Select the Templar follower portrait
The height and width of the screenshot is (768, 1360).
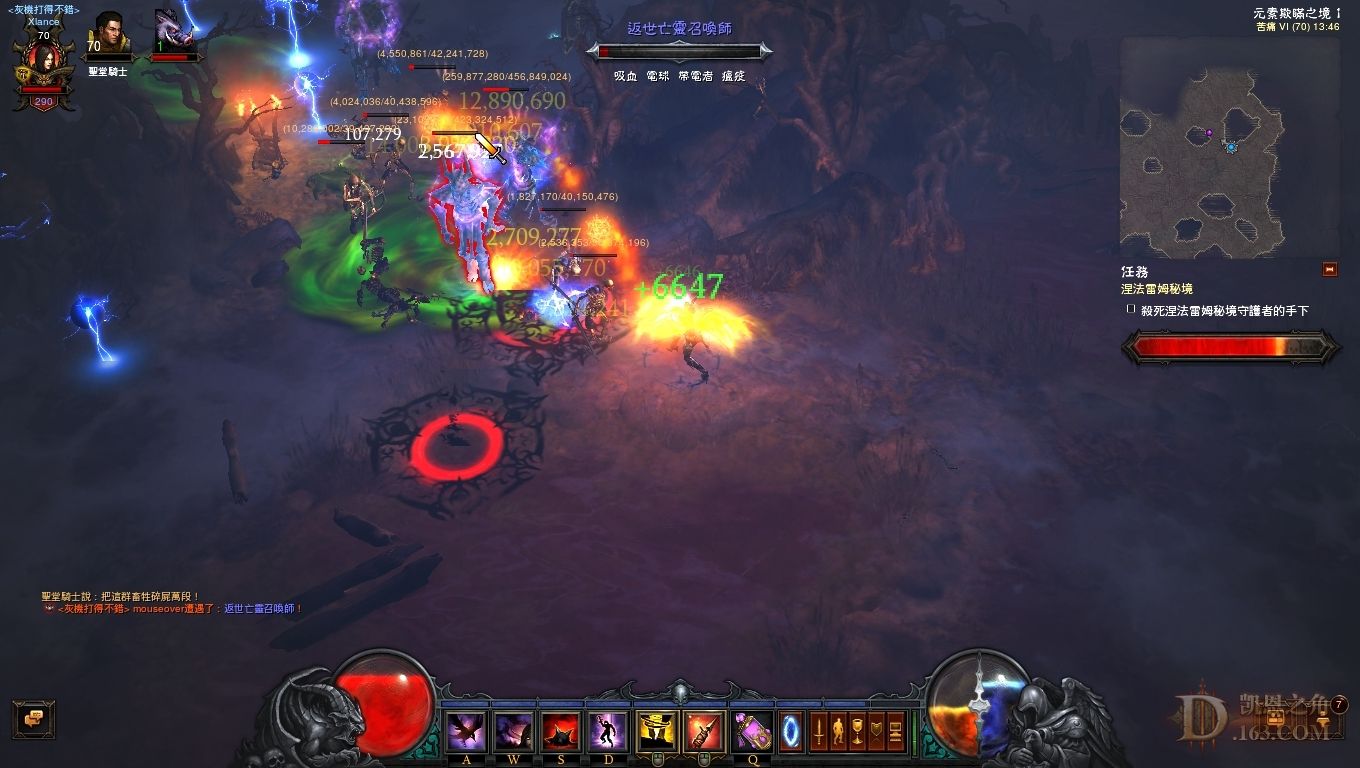tap(107, 35)
